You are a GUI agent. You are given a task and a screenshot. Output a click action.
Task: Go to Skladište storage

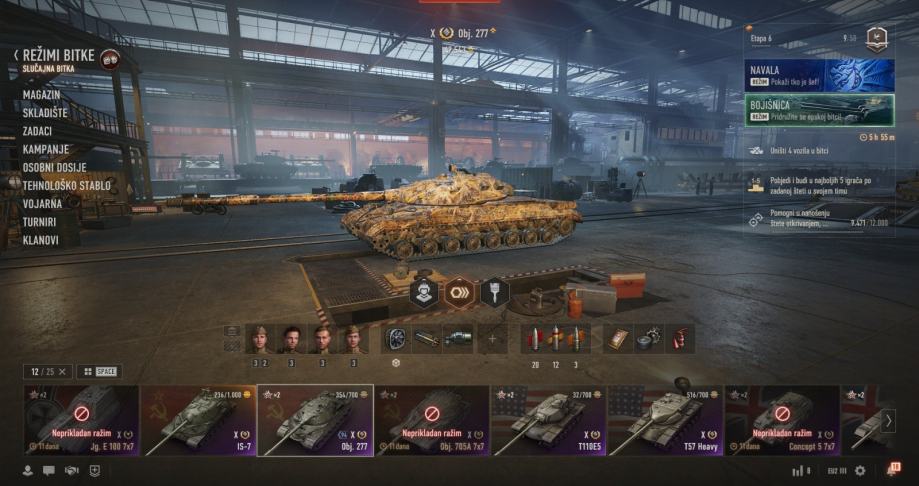point(47,112)
